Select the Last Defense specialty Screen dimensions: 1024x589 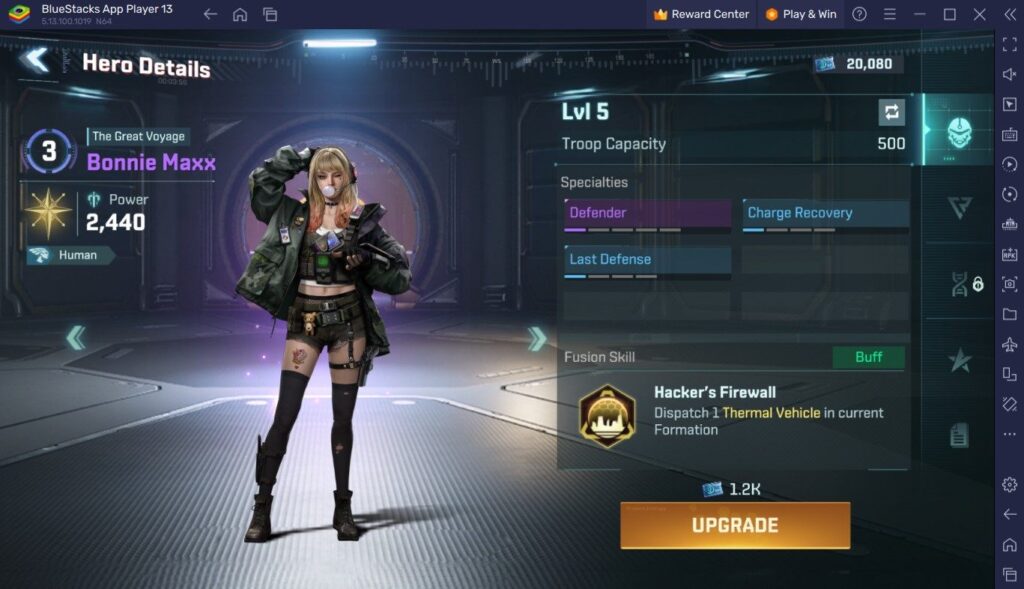[647, 260]
